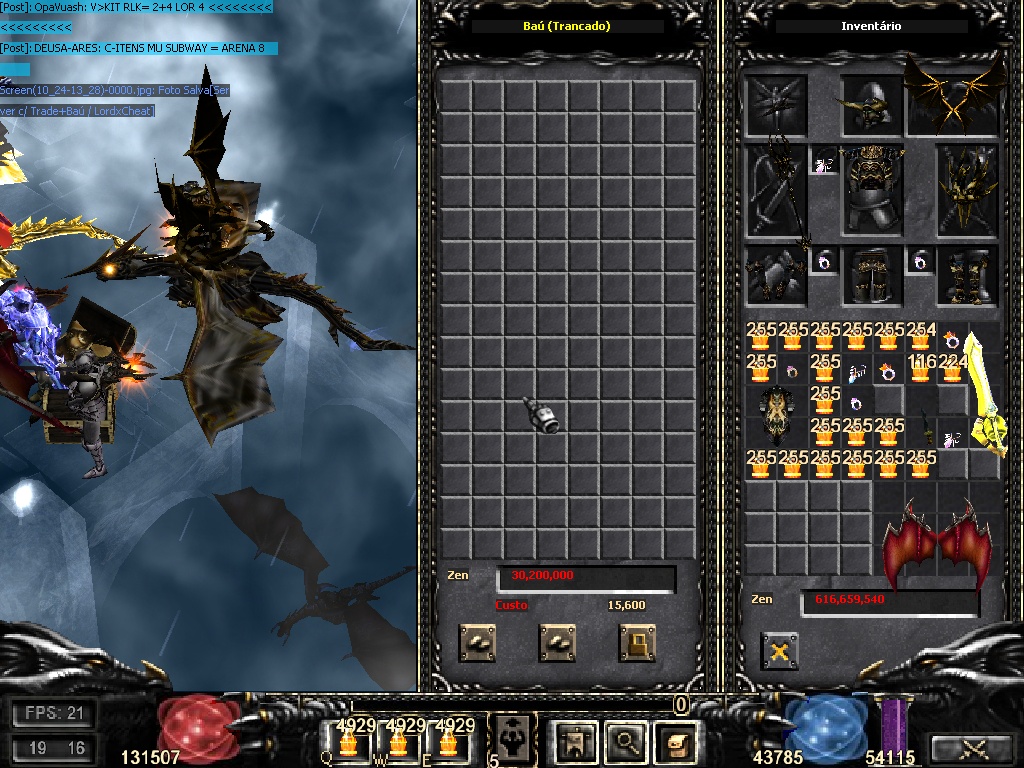
Task: Close the Inventário panel with the X
Action: coord(779,651)
